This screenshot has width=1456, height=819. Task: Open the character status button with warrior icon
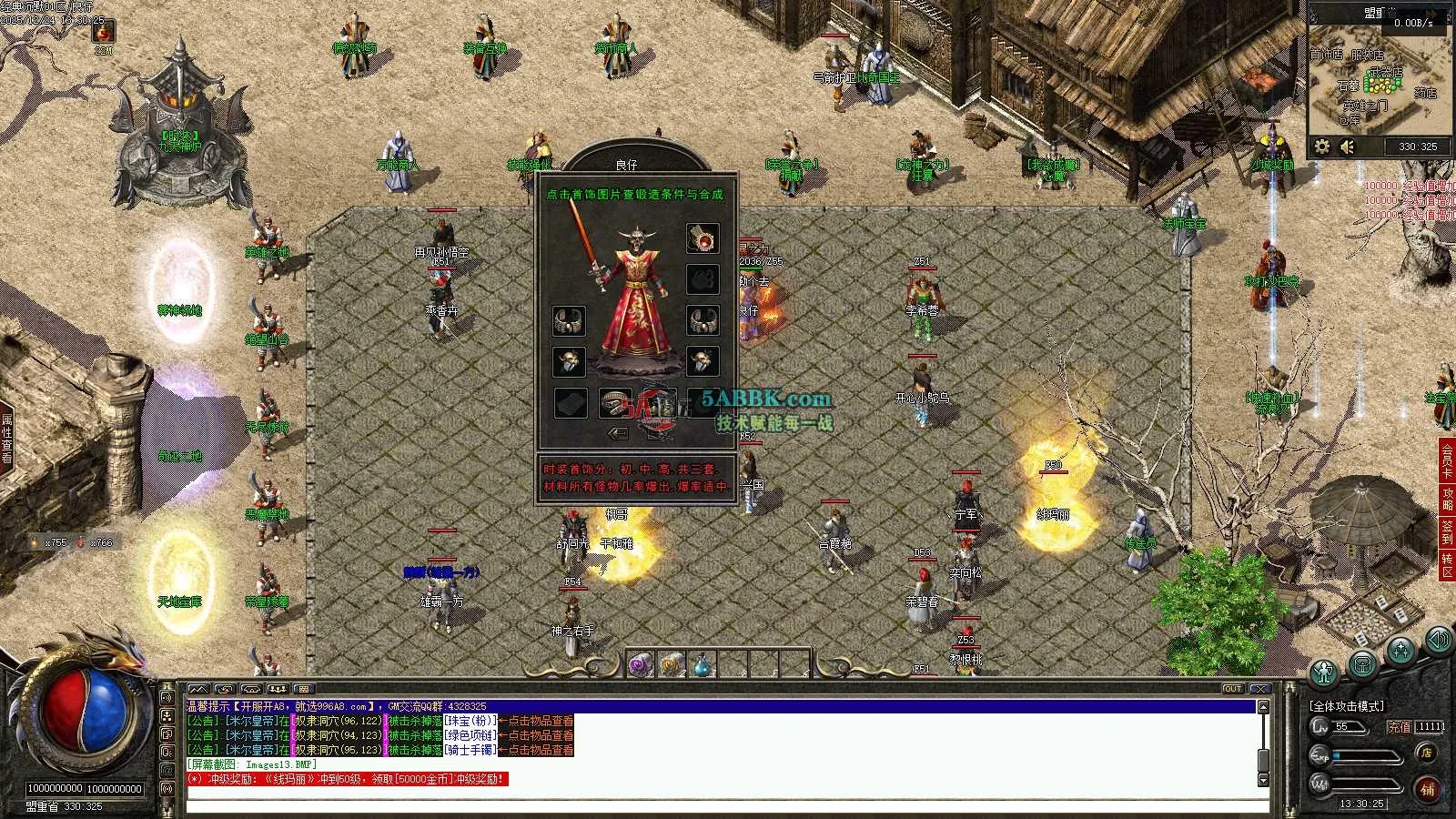click(1324, 672)
